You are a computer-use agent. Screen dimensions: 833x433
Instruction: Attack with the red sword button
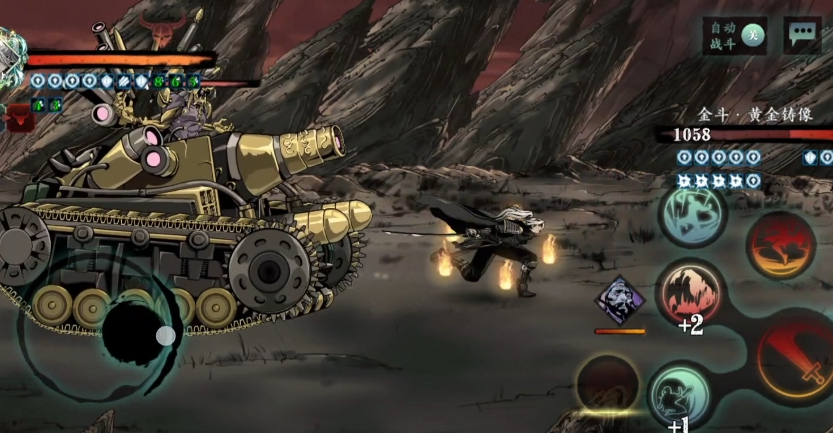coord(796,358)
